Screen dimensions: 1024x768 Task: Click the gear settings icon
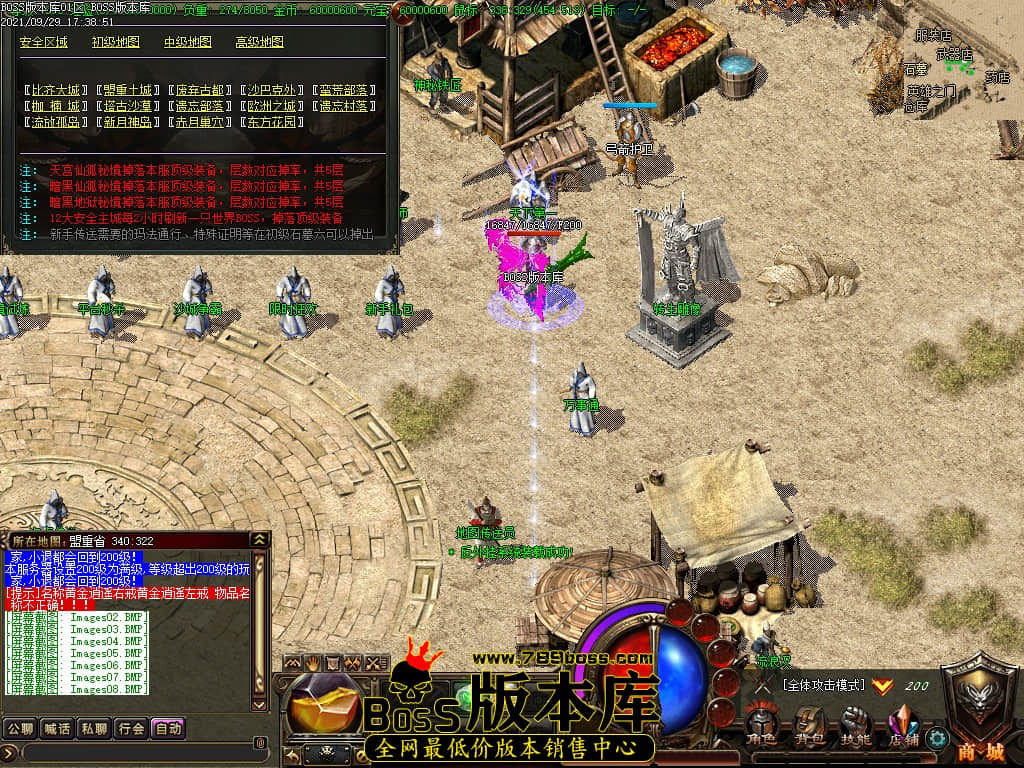[937, 738]
